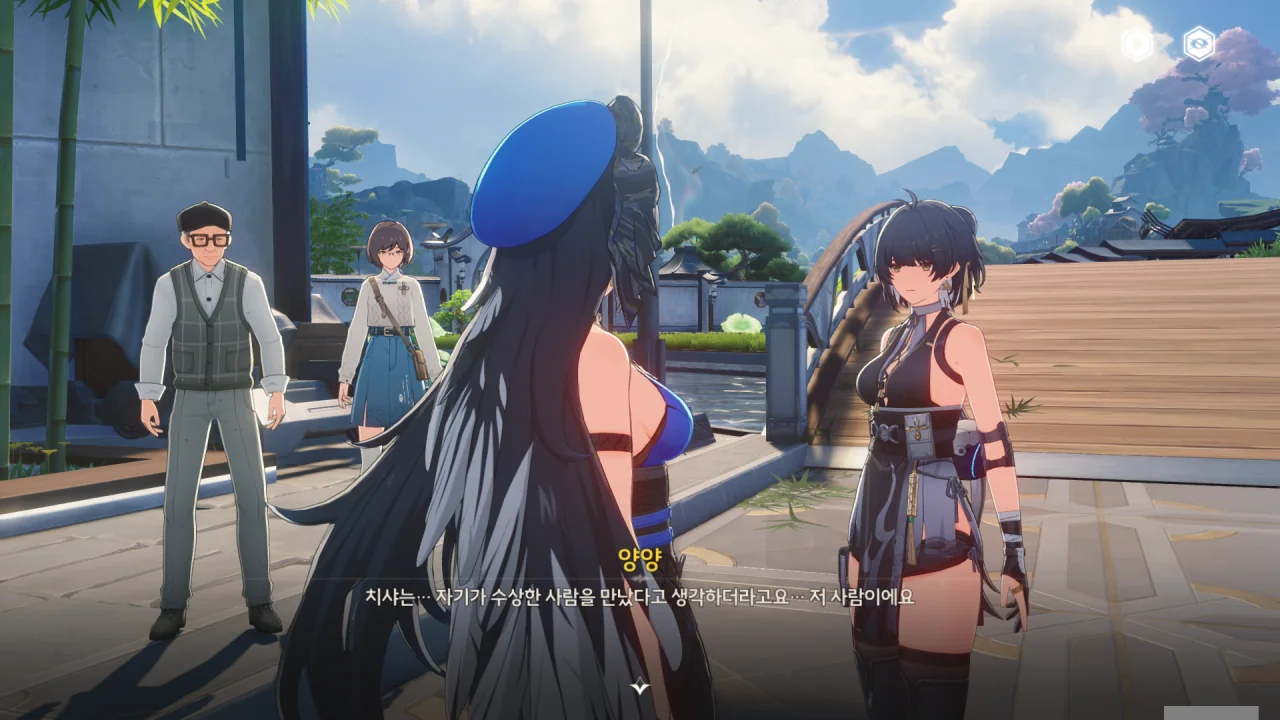
Task: Advance dialogue with the continue arrow
Action: [x=640, y=686]
